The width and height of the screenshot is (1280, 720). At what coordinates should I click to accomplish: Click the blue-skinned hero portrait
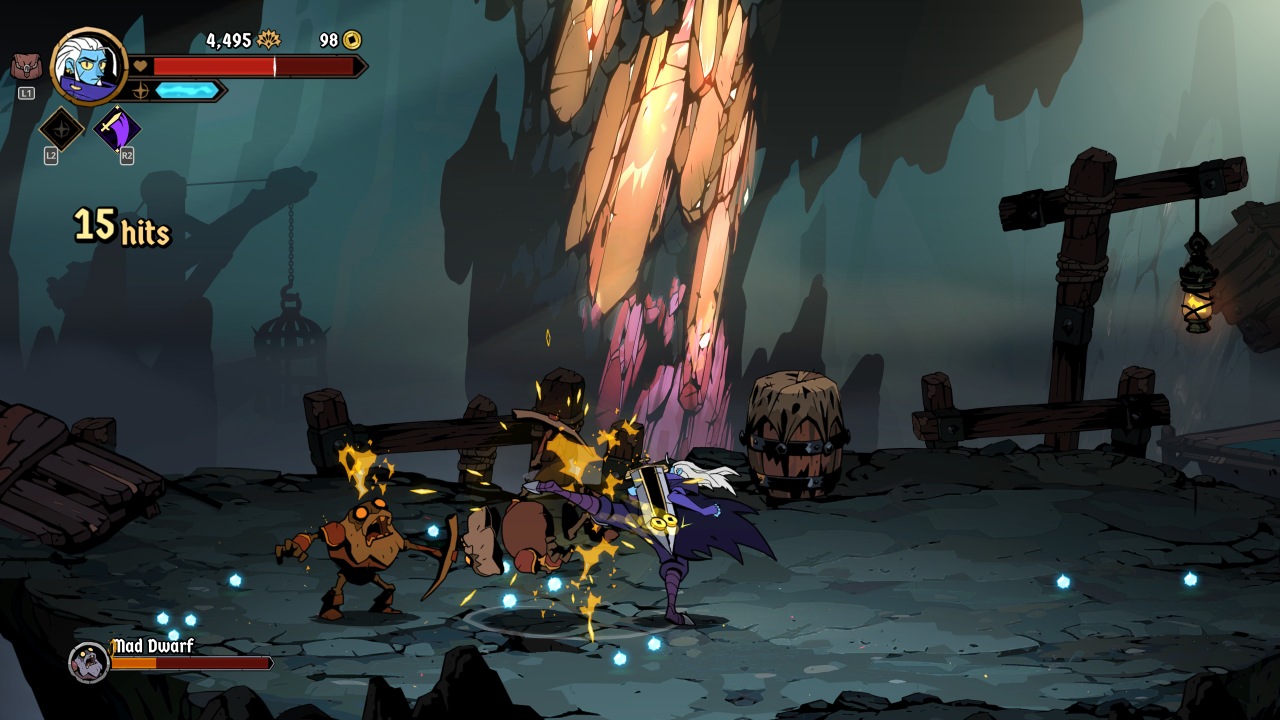(x=88, y=67)
